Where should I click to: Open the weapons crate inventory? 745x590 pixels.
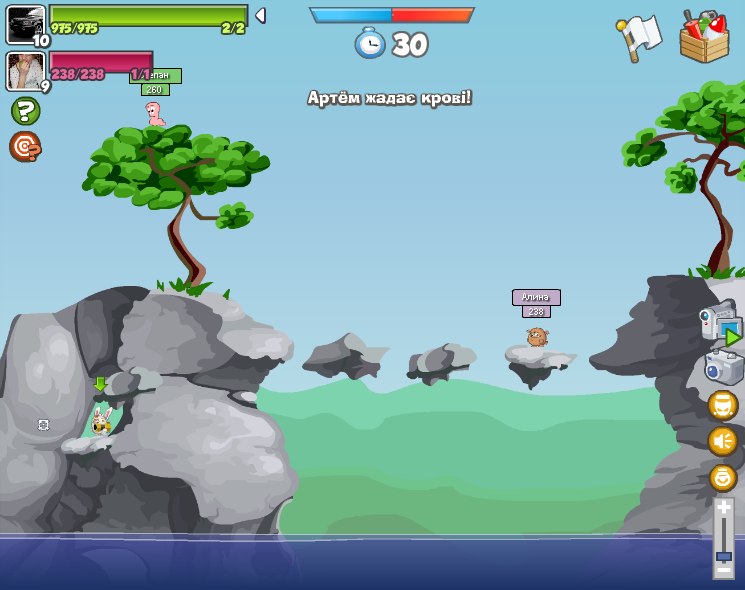(x=704, y=38)
